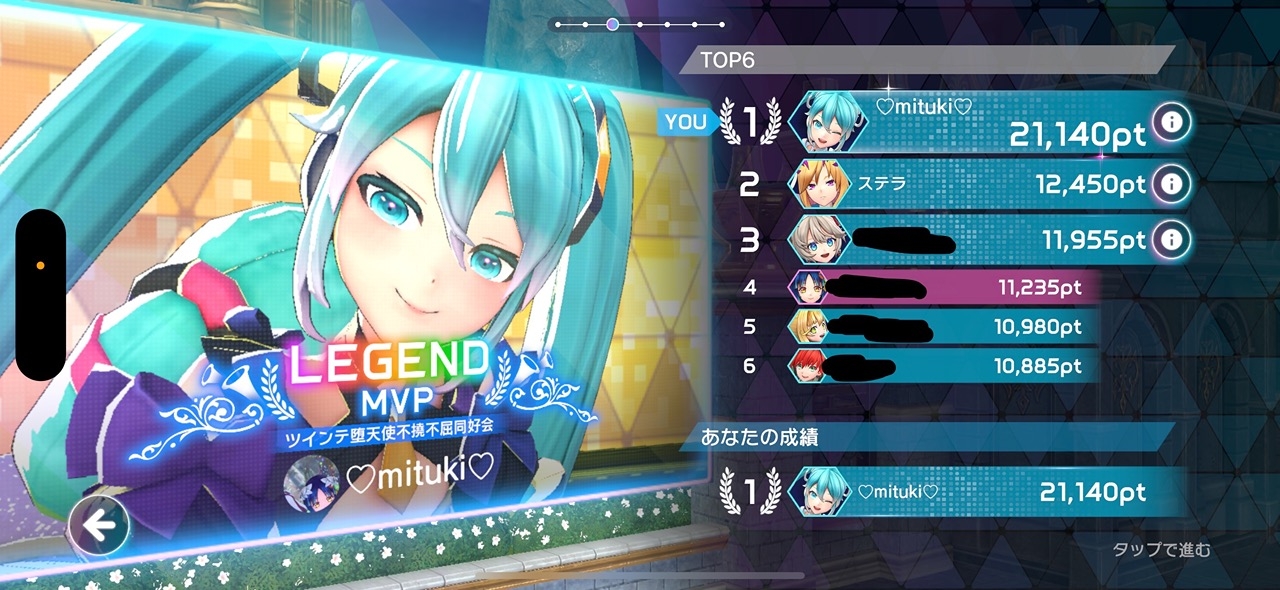The height and width of the screenshot is (590, 1280).
Task: Tap the タップで進む prompt to continue
Action: pyautogui.click(x=1161, y=549)
